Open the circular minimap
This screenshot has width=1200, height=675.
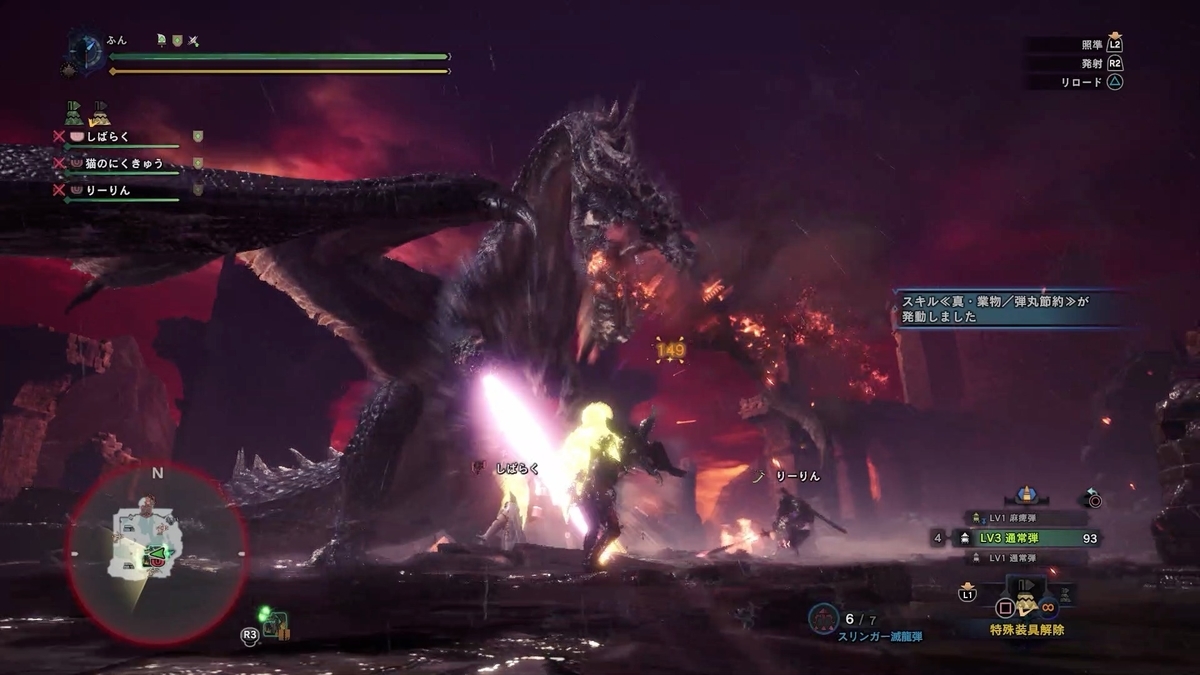(155, 551)
